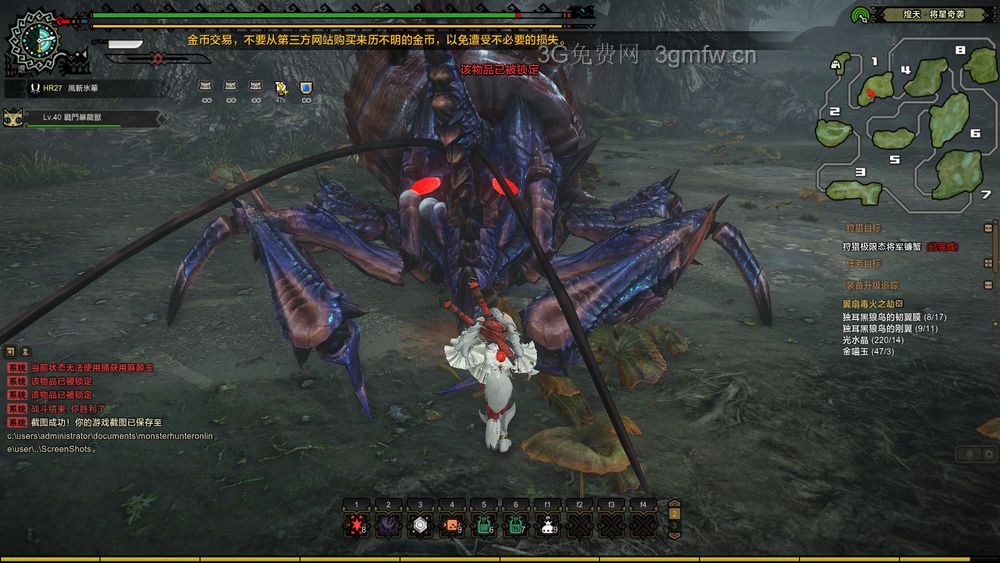Viewport: 1000px width, 563px height.
Task: Open the chat panel's first tab icon
Action: point(10,352)
